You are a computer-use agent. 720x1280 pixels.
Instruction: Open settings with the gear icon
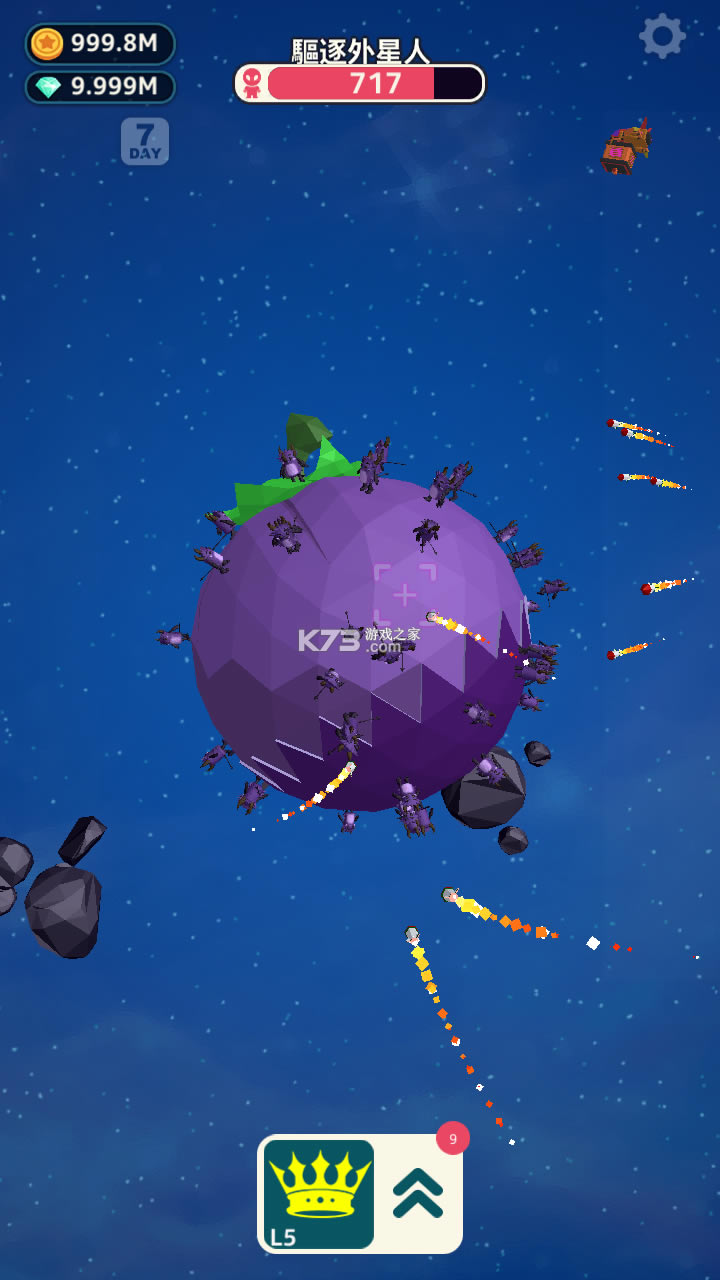662,37
